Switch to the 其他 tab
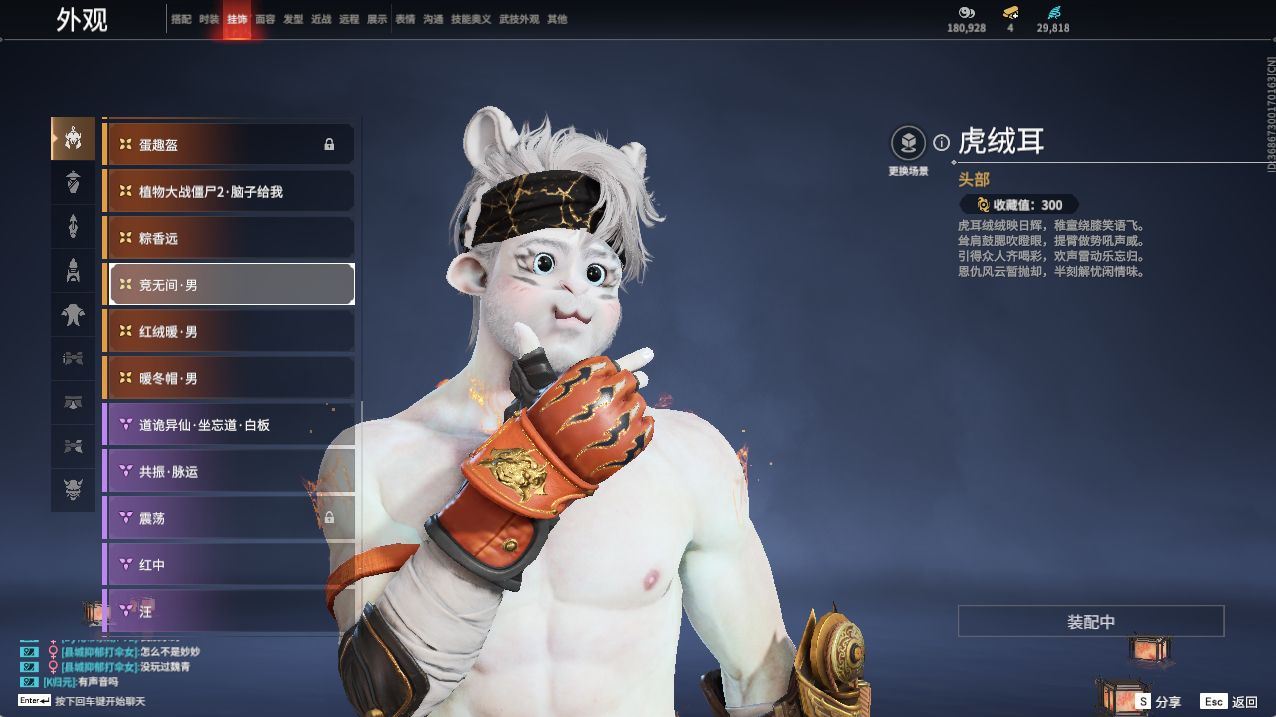The height and width of the screenshot is (717, 1276). point(557,19)
